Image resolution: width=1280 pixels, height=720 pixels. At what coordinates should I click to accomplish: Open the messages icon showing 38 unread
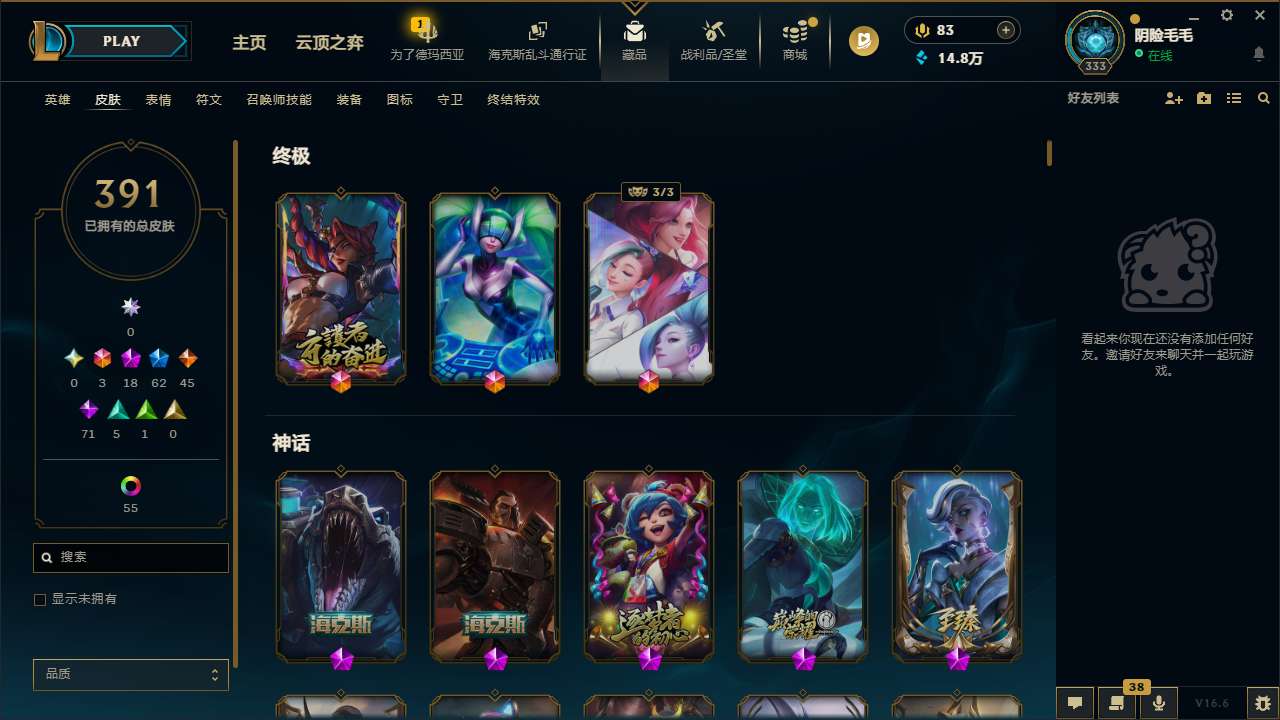(x=1118, y=702)
